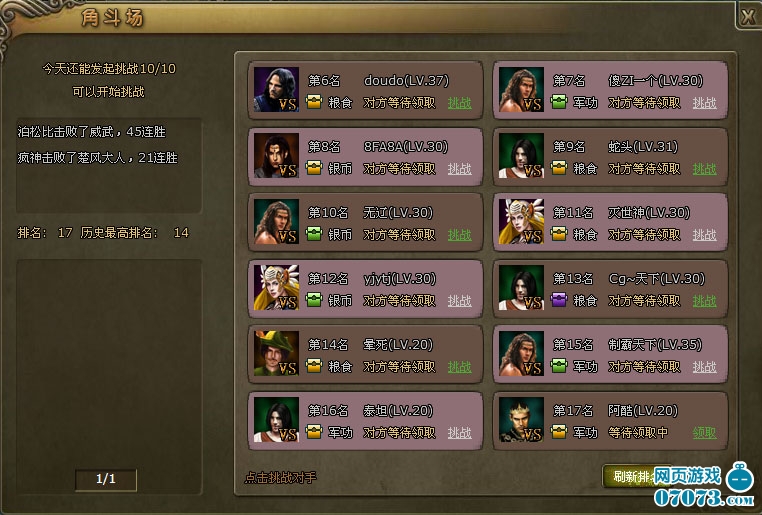The height and width of the screenshot is (515, 762).
Task: Challenge the player vjvtj
Action: click(x=459, y=300)
